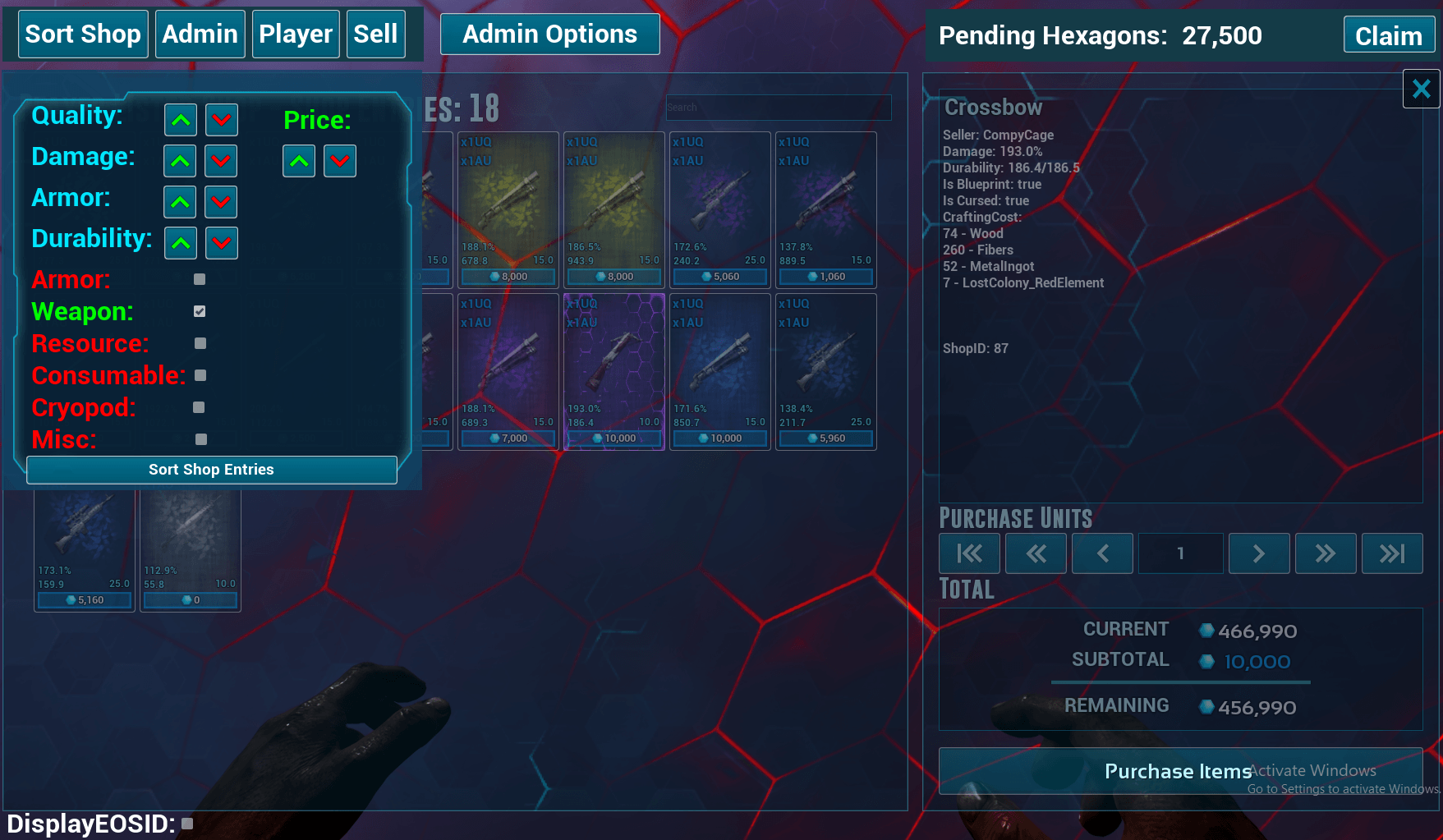Choose the 1,060 hexagon weapon listing

pos(825,209)
